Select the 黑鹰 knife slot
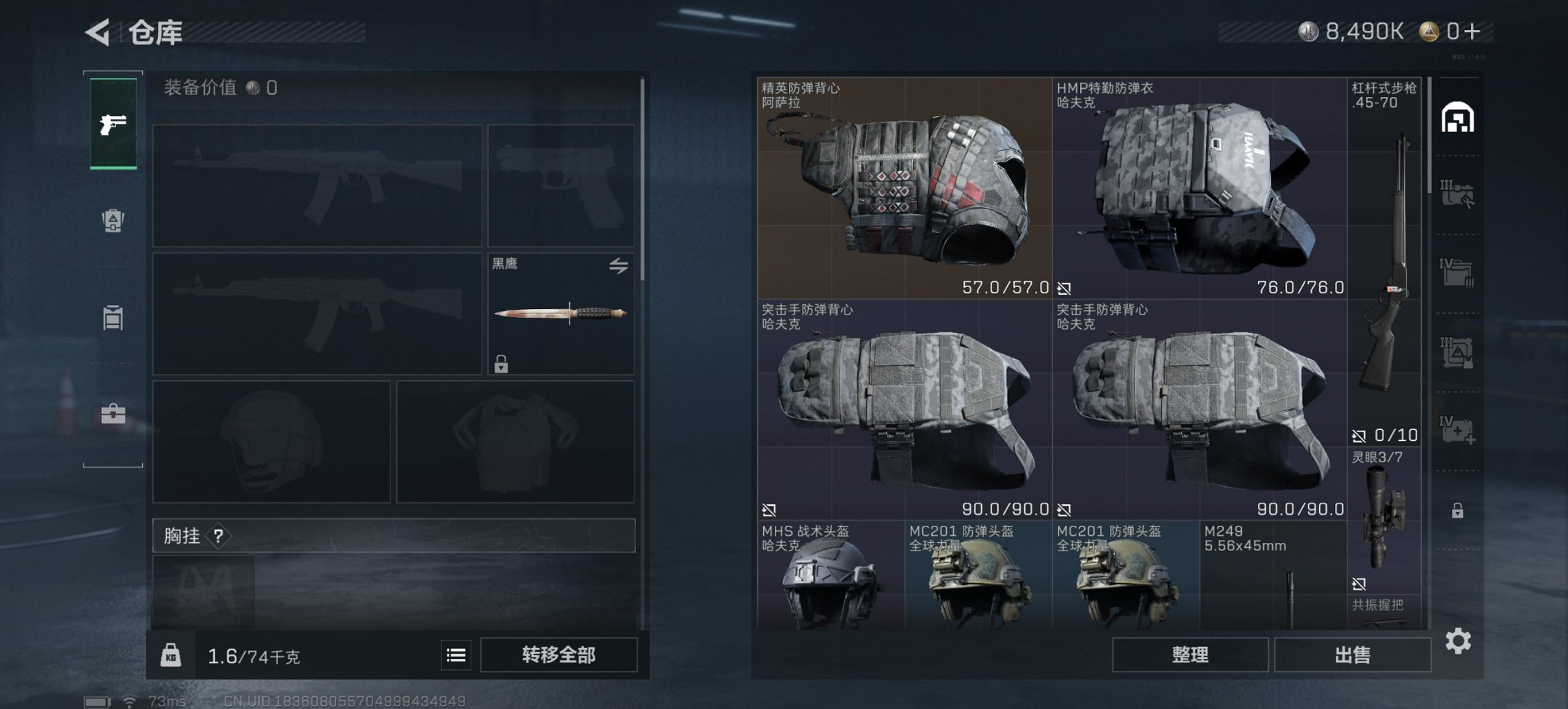The image size is (1568, 709). 560,315
